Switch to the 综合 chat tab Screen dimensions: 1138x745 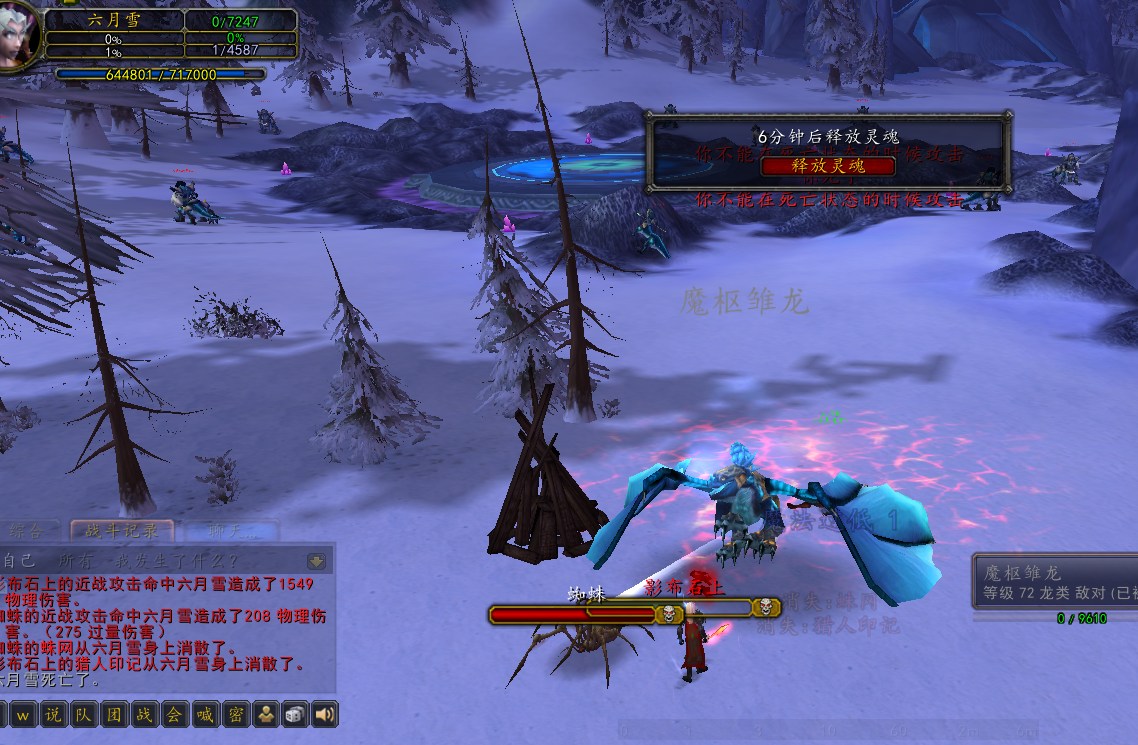[x=27, y=530]
